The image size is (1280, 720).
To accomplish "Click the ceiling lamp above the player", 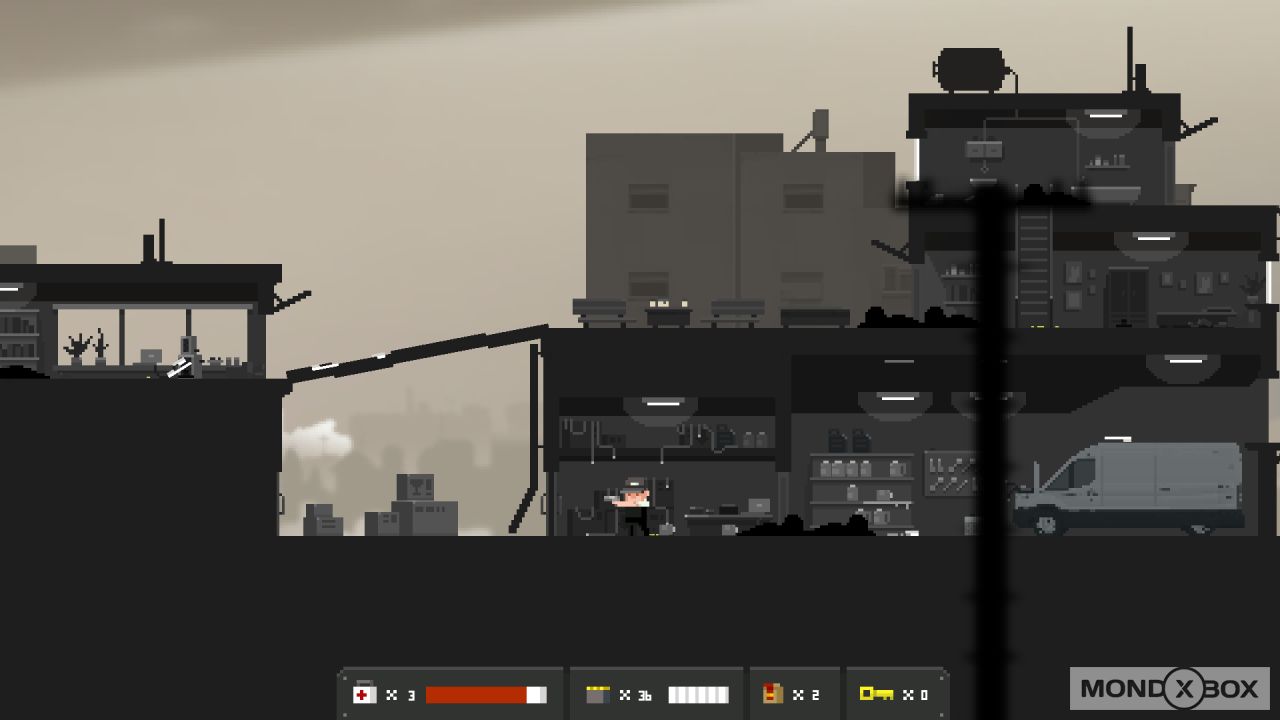I will tap(665, 403).
